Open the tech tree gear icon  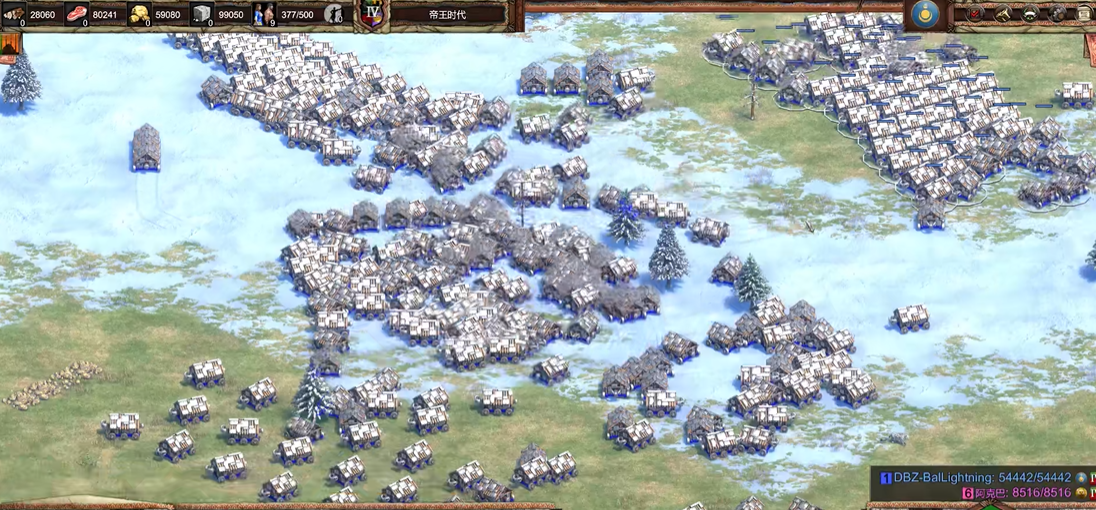1057,14
